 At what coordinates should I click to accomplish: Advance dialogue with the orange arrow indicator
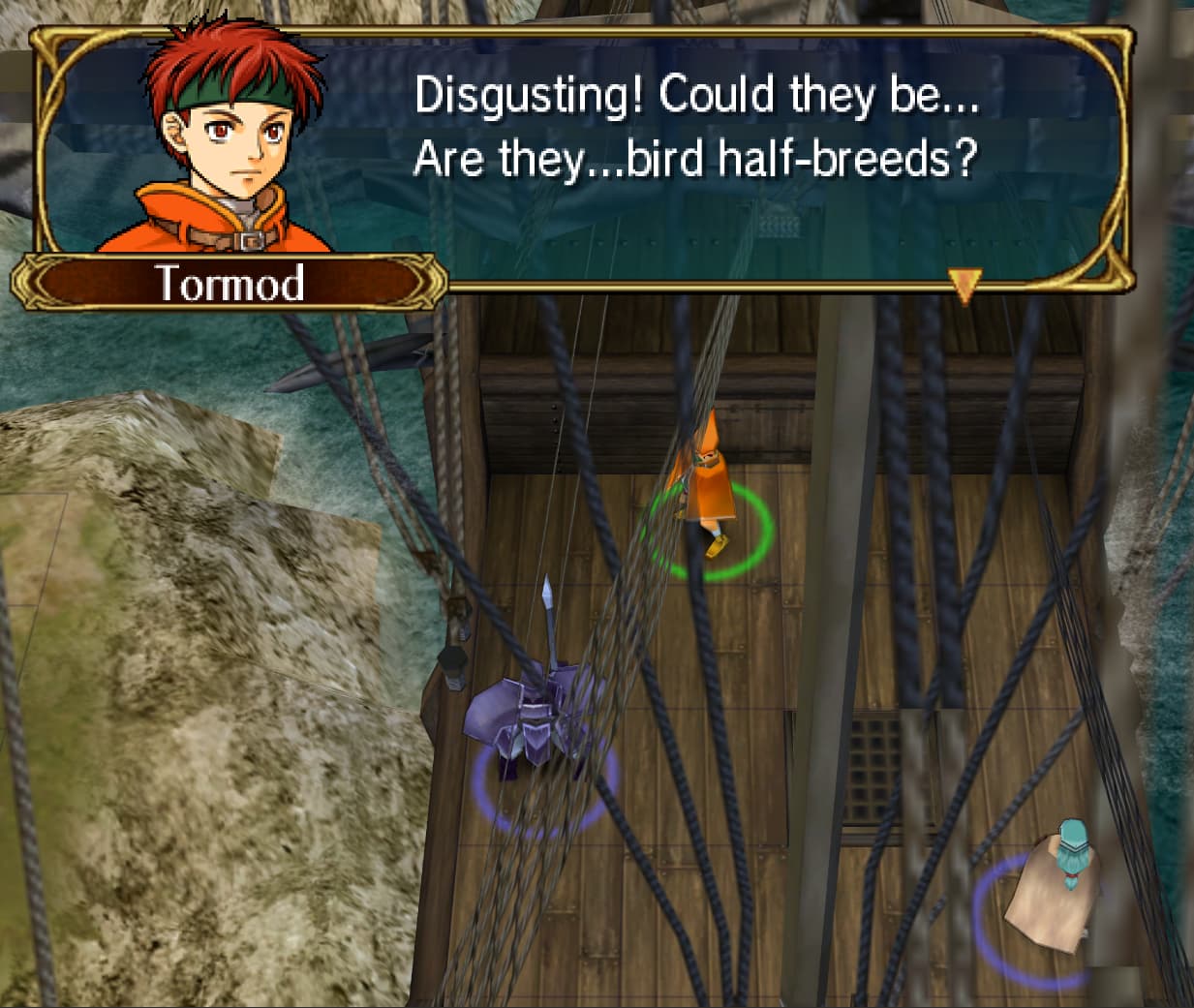pos(964,285)
